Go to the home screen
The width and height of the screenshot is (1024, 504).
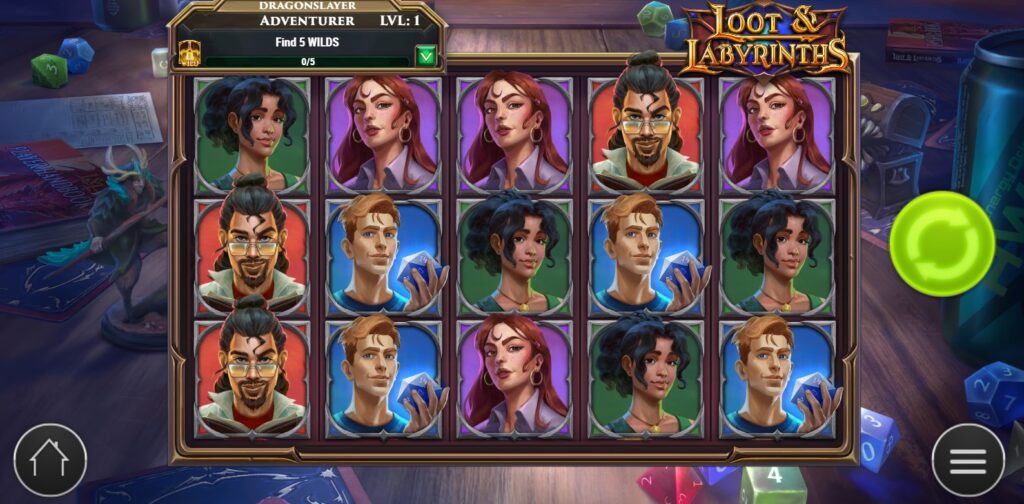click(50, 460)
